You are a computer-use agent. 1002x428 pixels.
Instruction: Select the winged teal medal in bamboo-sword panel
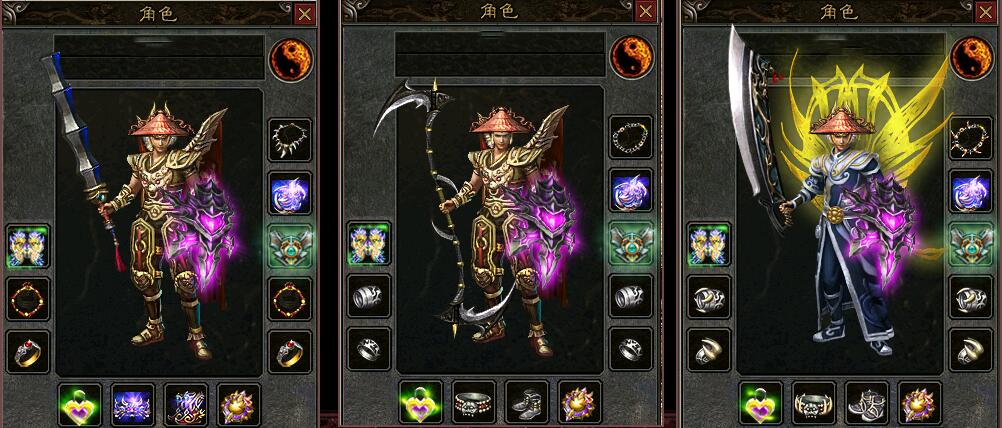pyautogui.click(x=289, y=245)
